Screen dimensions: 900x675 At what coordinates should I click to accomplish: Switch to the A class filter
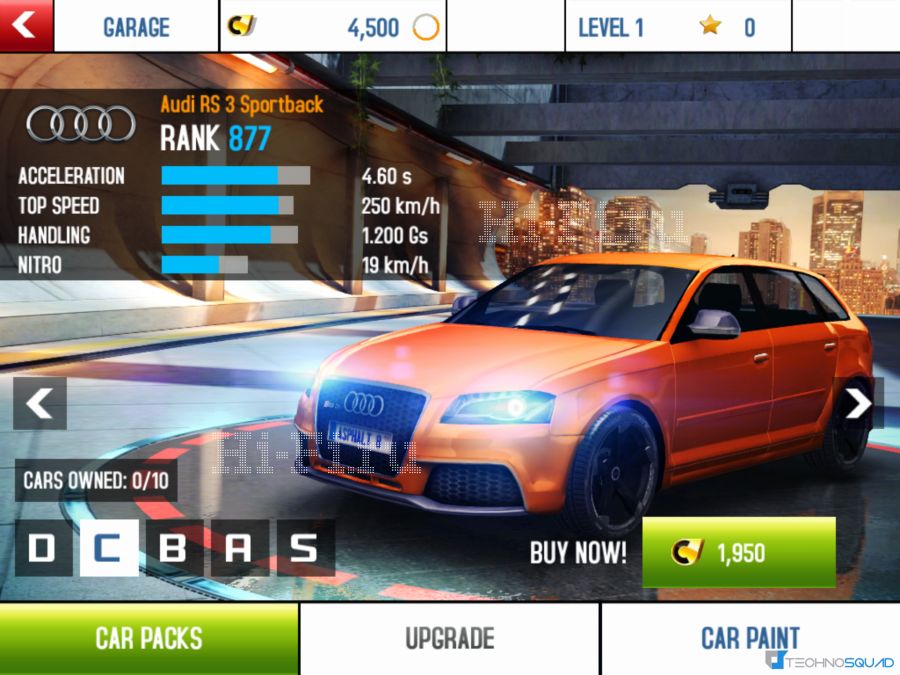239,548
